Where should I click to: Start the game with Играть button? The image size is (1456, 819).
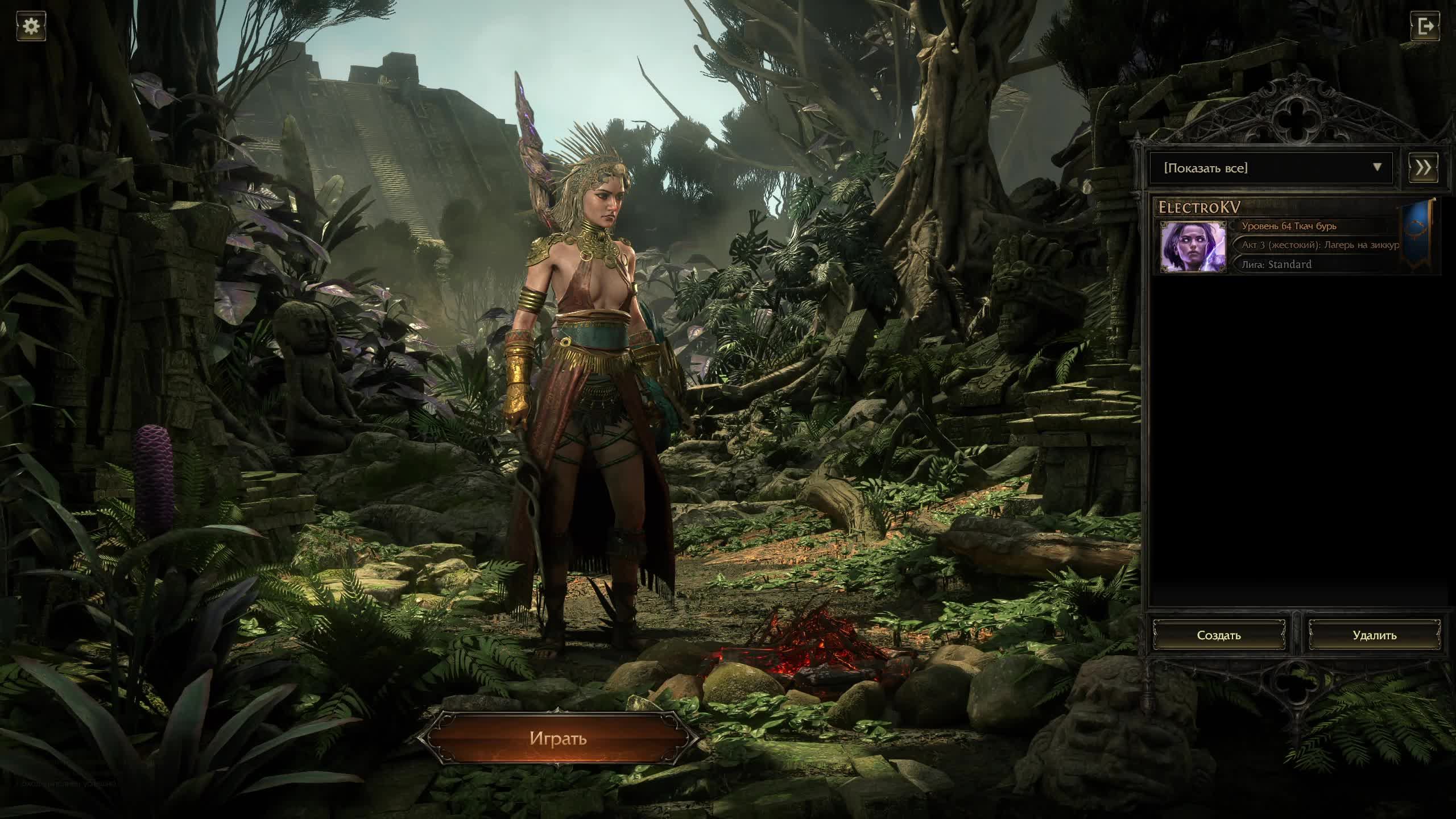(557, 738)
